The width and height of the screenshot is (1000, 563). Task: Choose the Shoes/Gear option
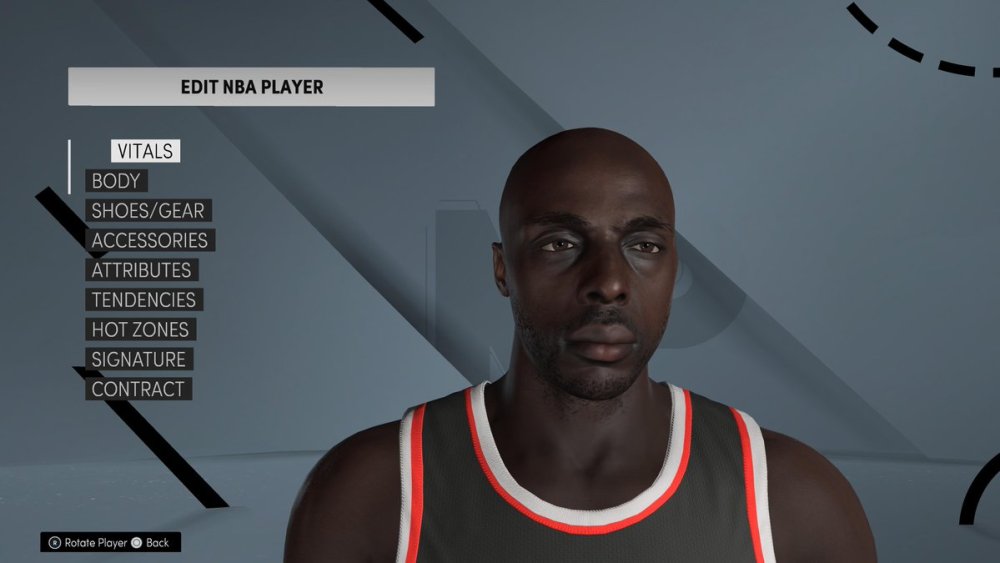tap(147, 211)
